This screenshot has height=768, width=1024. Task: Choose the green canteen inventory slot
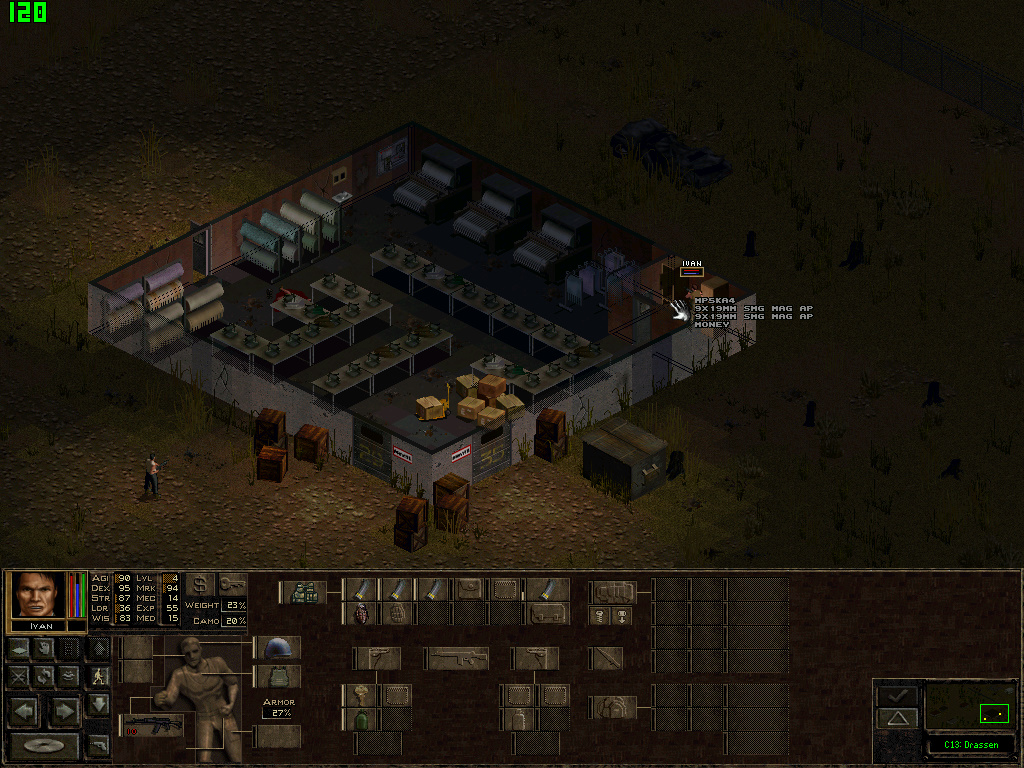[360, 718]
